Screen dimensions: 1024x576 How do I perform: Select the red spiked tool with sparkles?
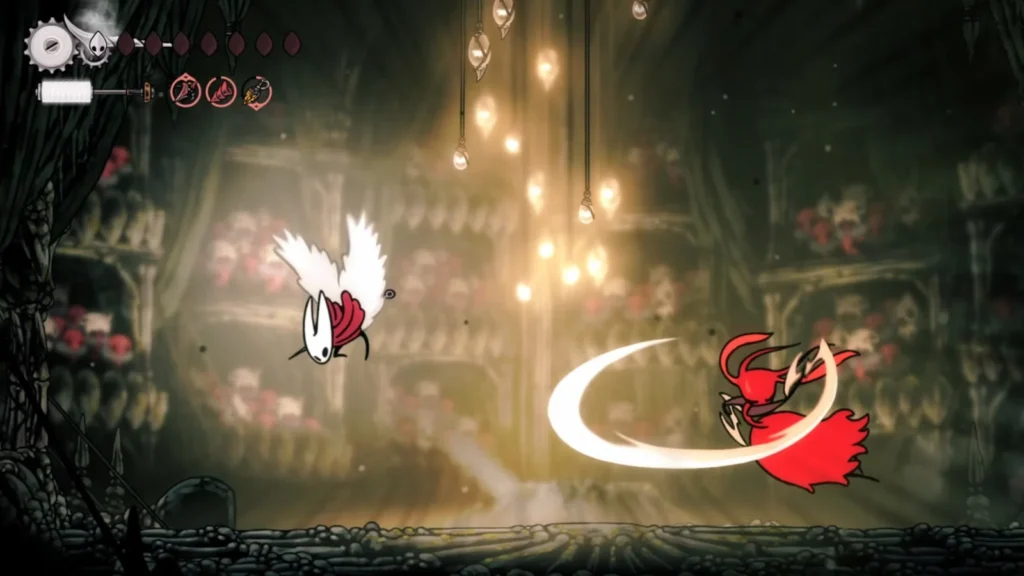pos(185,93)
